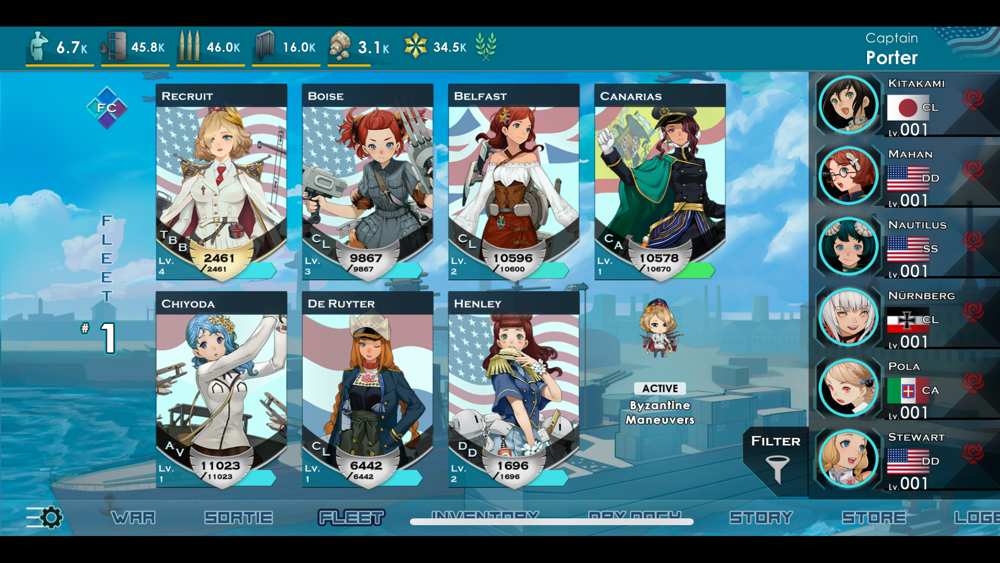Screen dimensions: 1000x563
Task: Choose Pola from the ship list
Action: point(905,388)
